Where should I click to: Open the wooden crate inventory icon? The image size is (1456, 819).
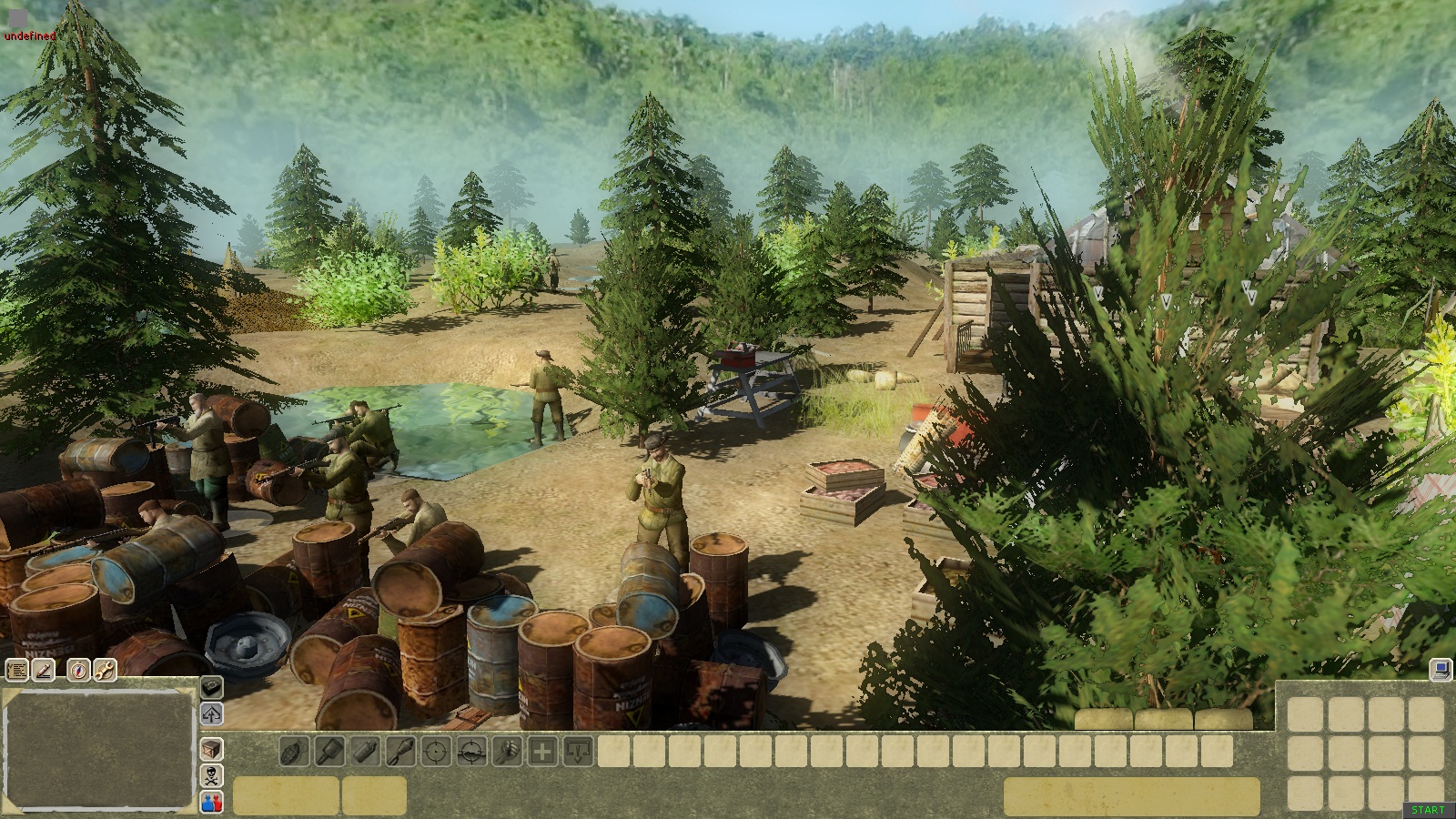coord(211,750)
